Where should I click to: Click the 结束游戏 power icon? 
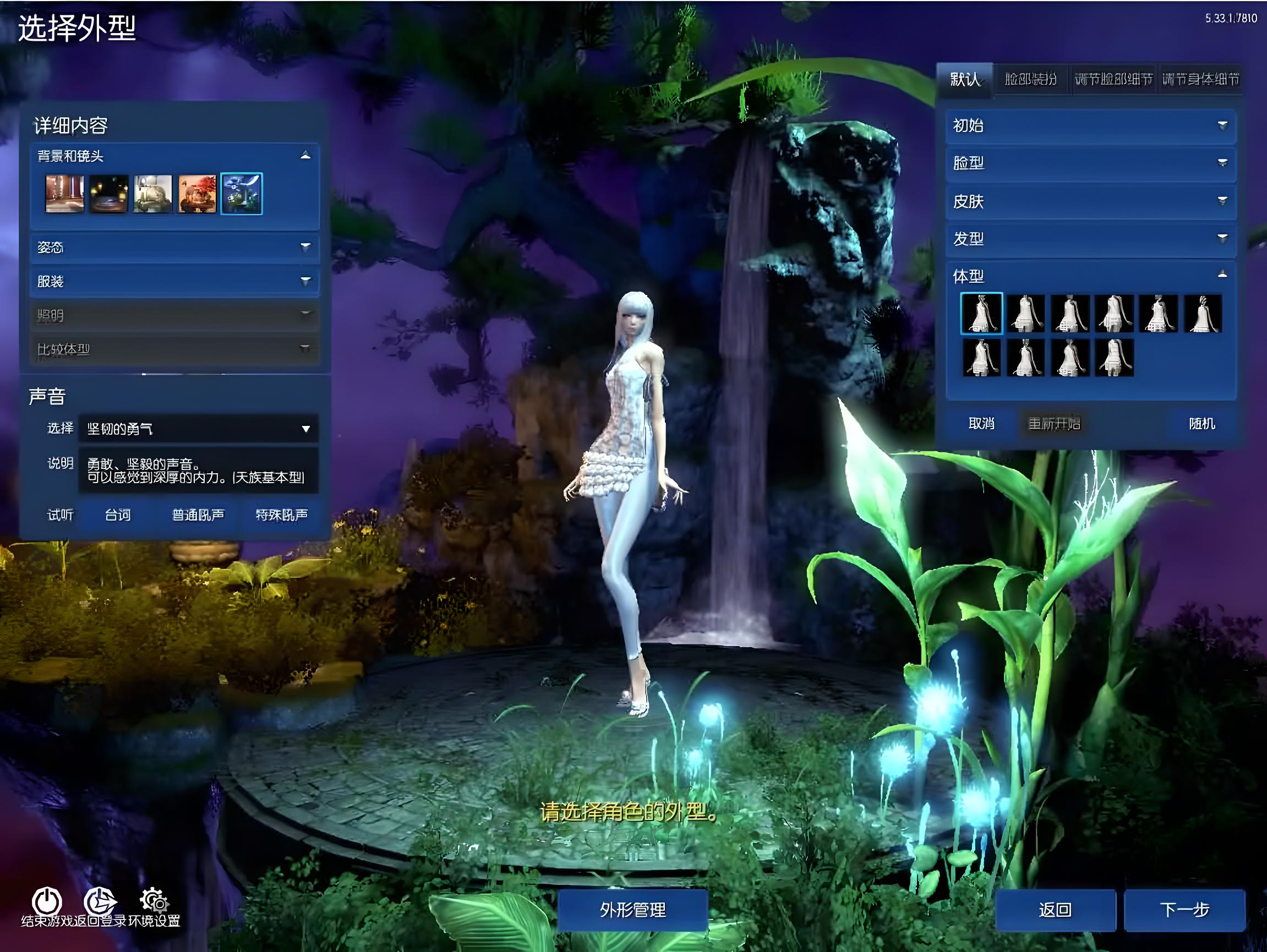[47, 902]
